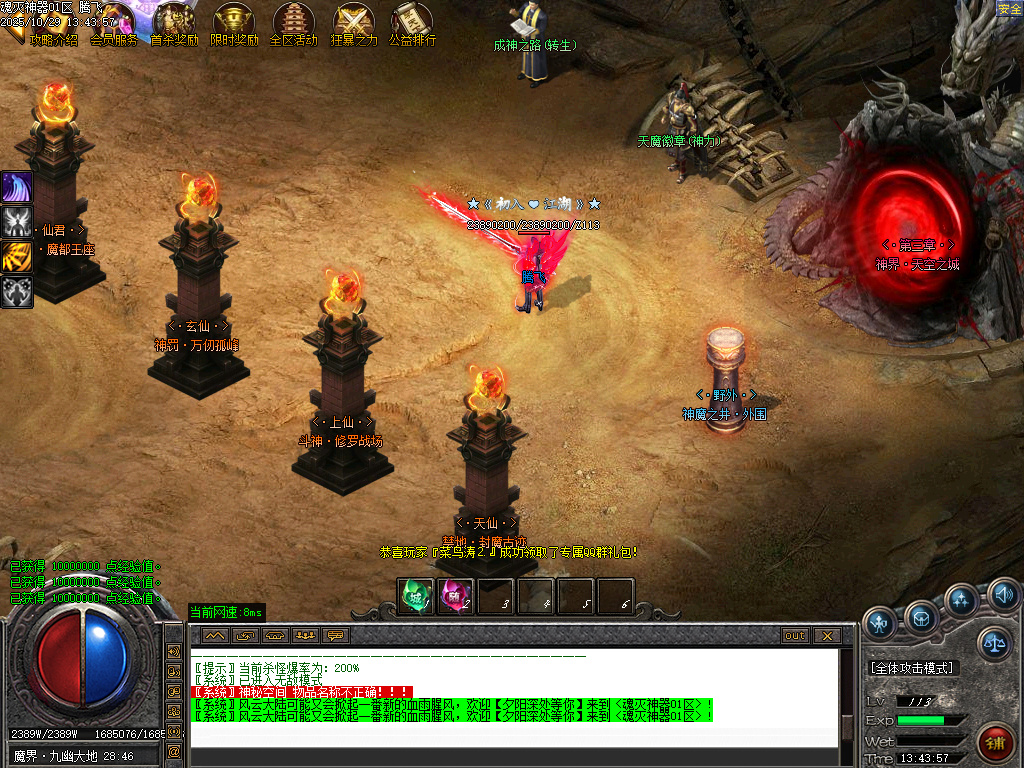Open the 会员服务 member services menu
The height and width of the screenshot is (768, 1024).
pyautogui.click(x=114, y=24)
